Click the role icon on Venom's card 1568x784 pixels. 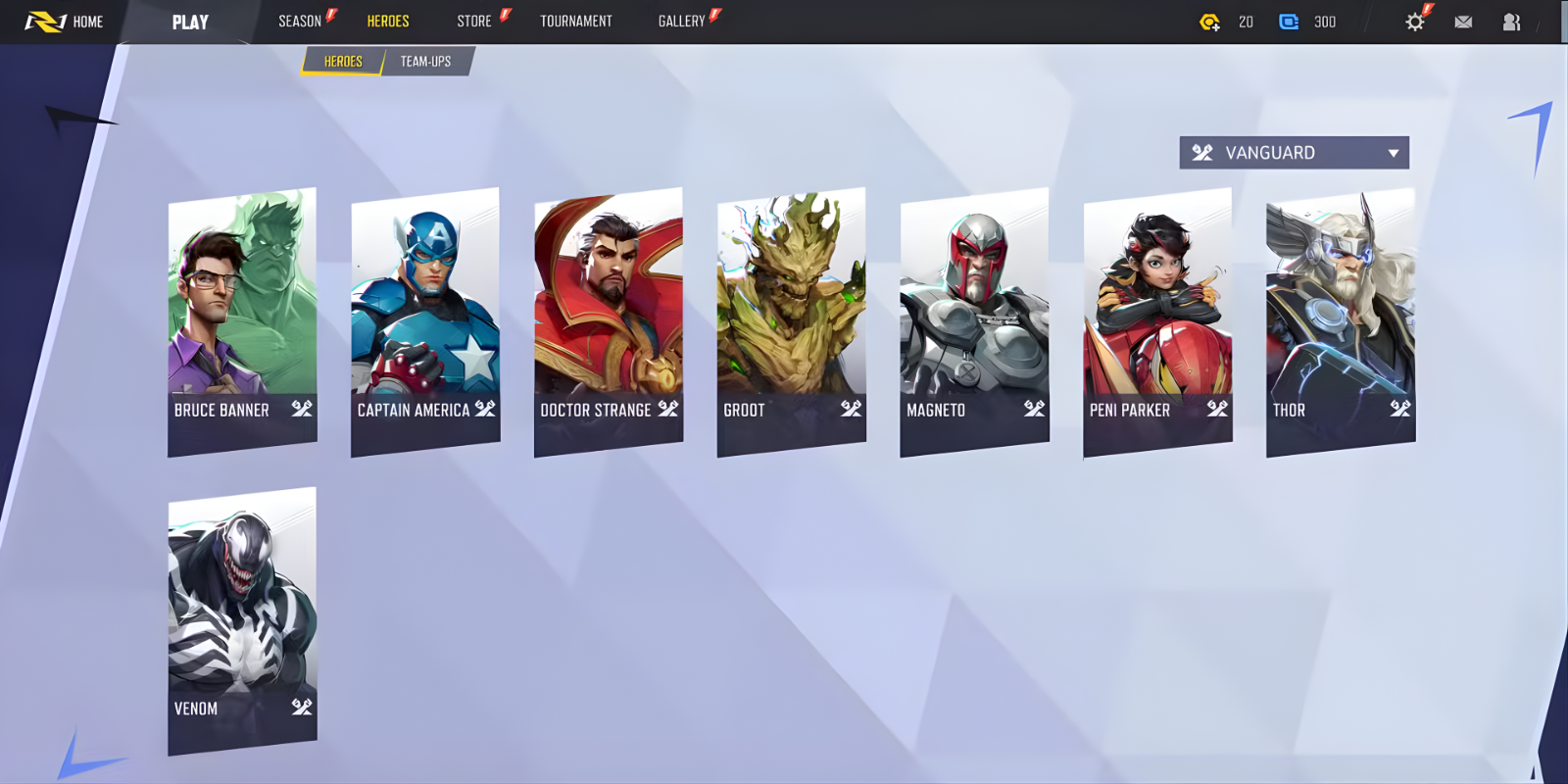pyautogui.click(x=300, y=708)
